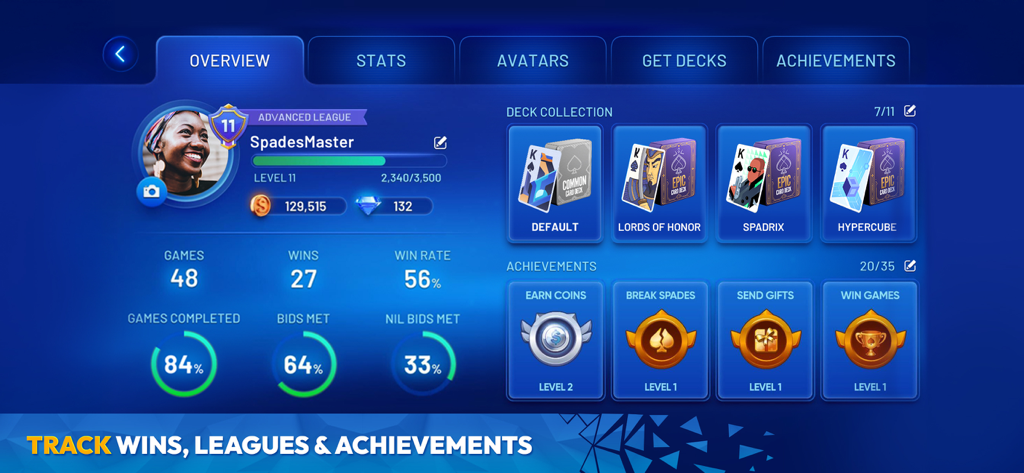
Task: View the Break Spades achievement
Action: [659, 340]
